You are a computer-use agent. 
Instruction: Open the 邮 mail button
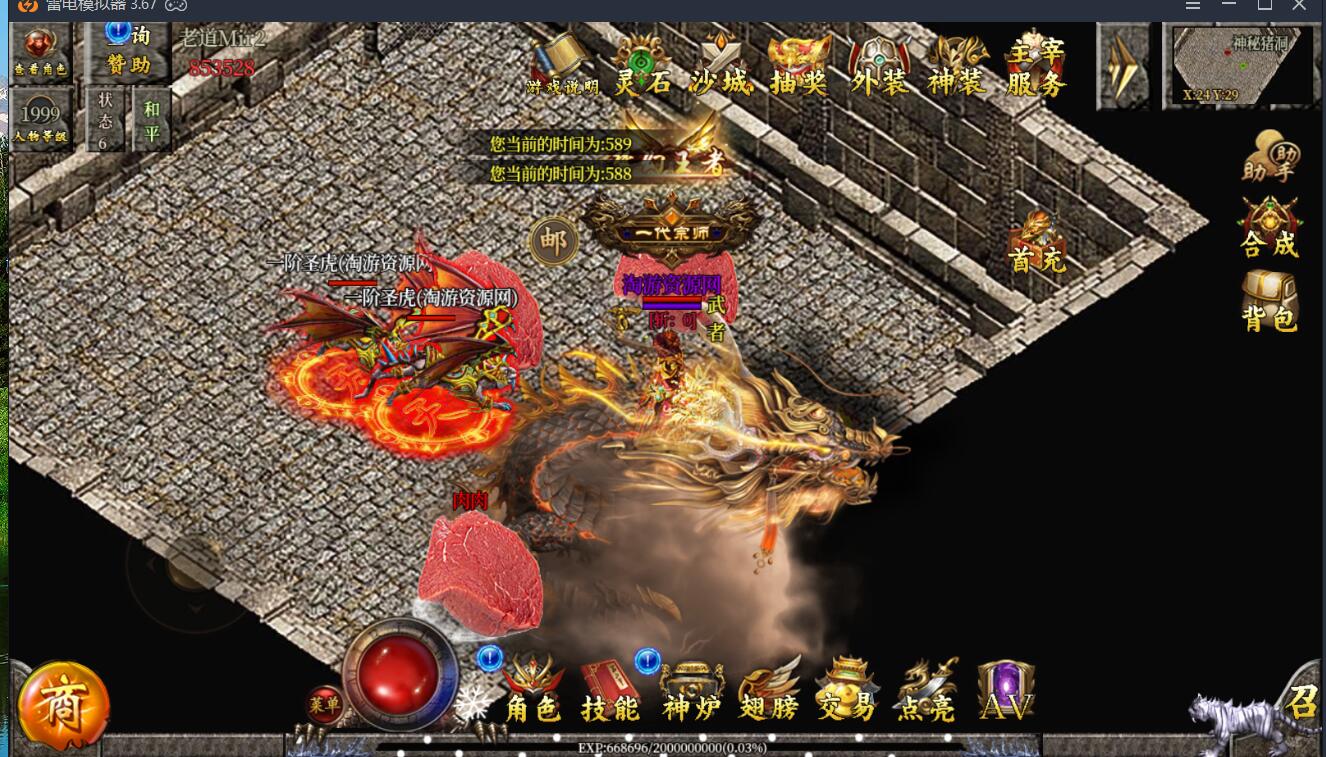click(553, 240)
